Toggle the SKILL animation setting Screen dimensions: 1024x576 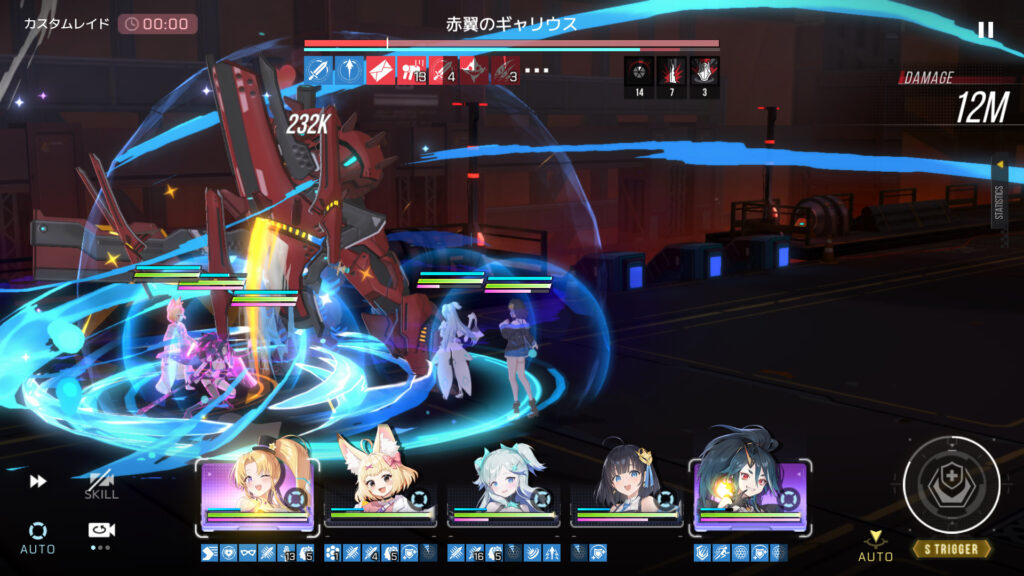pyautogui.click(x=101, y=484)
